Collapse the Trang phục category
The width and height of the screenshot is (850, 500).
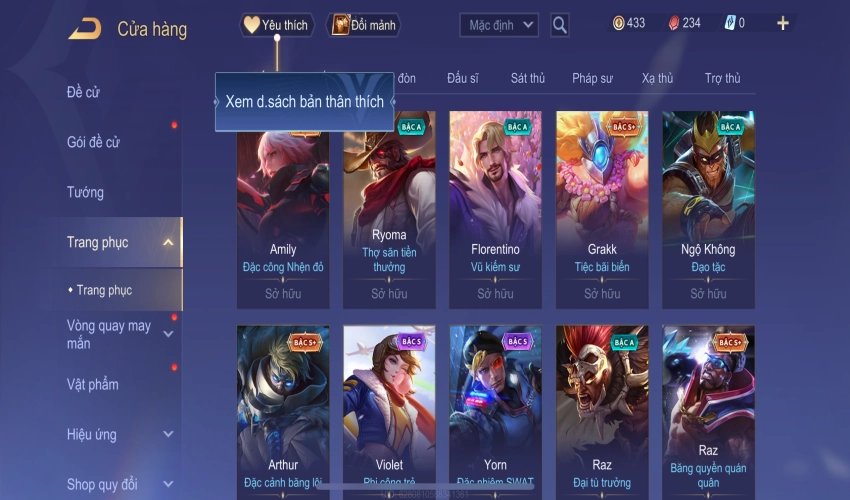pos(168,242)
